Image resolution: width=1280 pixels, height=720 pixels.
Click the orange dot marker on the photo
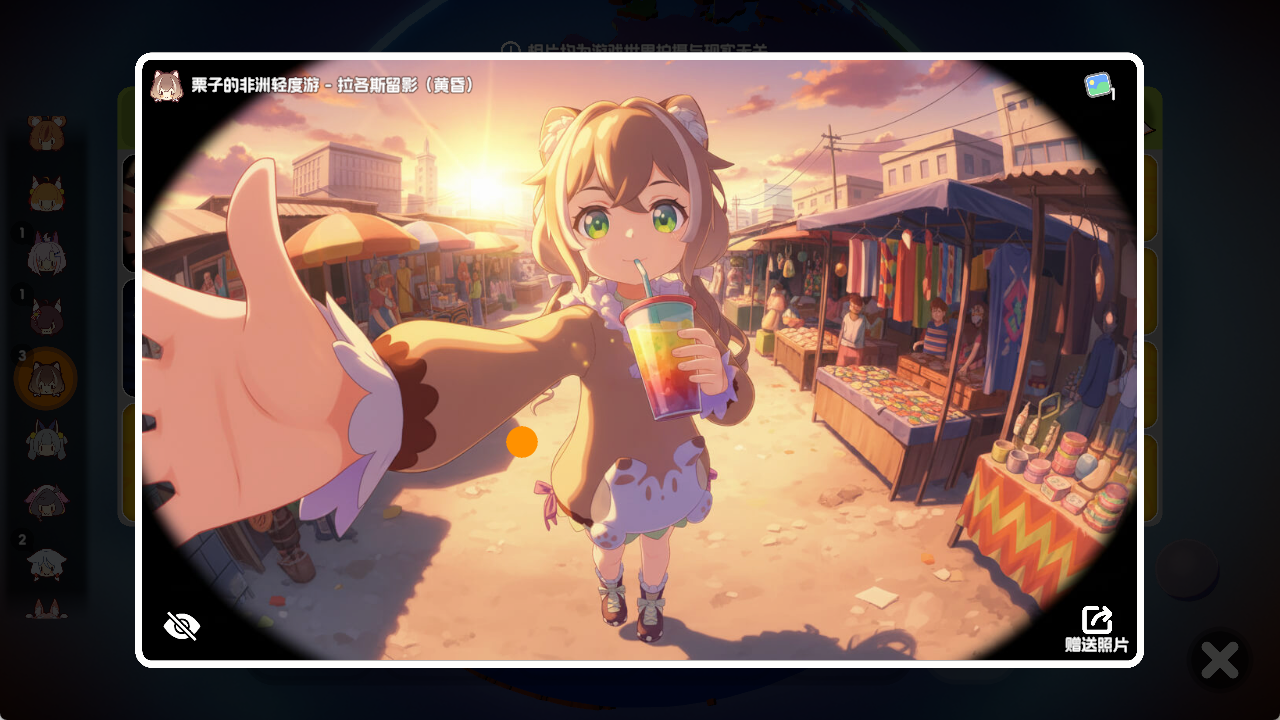point(520,442)
